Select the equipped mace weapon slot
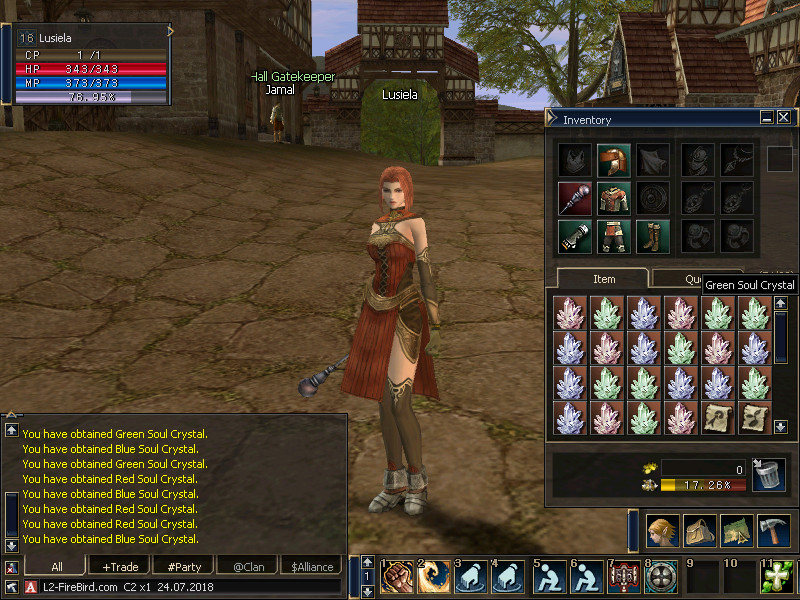The height and width of the screenshot is (600, 800). [x=573, y=198]
